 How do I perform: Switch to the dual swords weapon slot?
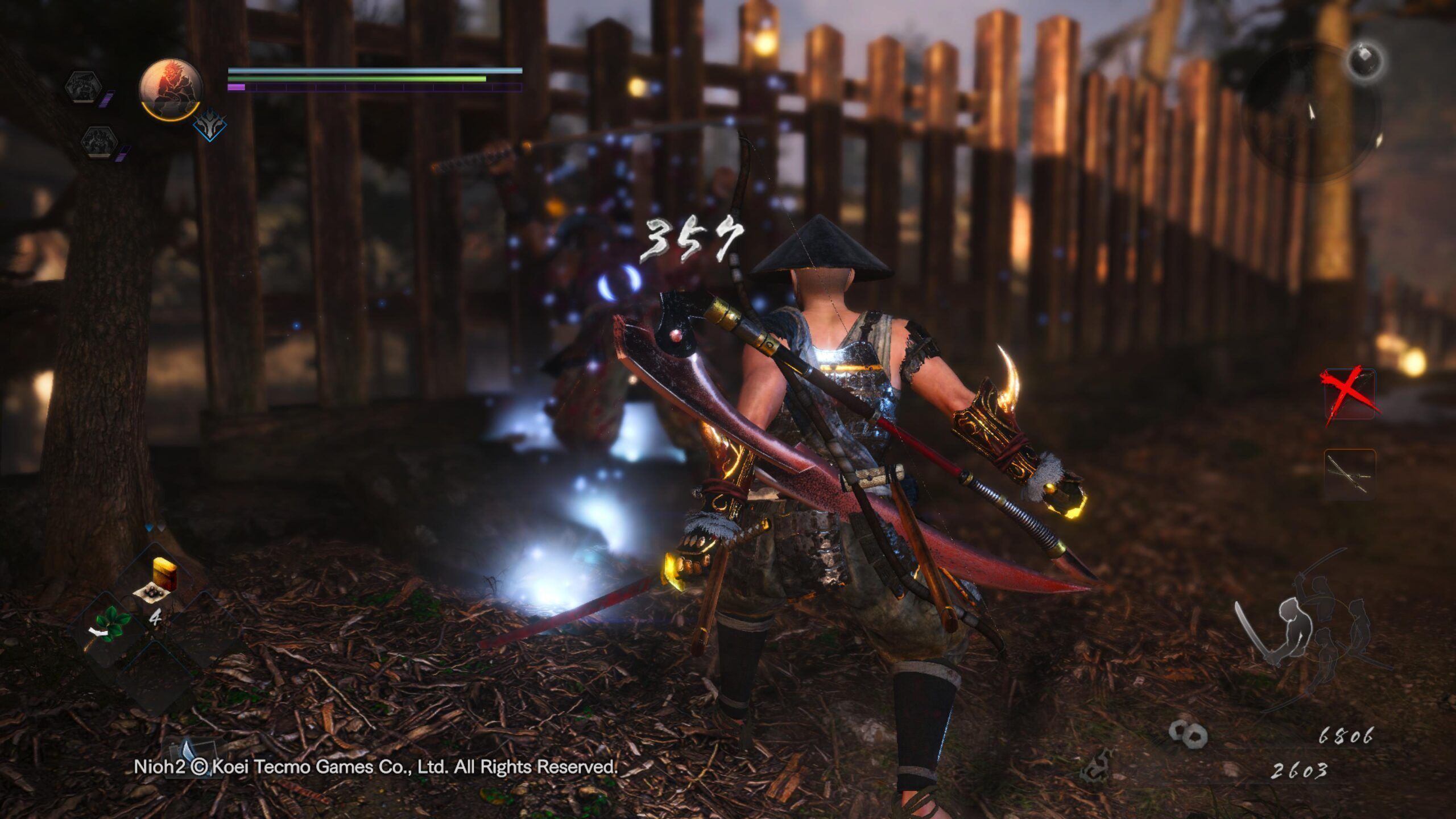click(x=1350, y=474)
